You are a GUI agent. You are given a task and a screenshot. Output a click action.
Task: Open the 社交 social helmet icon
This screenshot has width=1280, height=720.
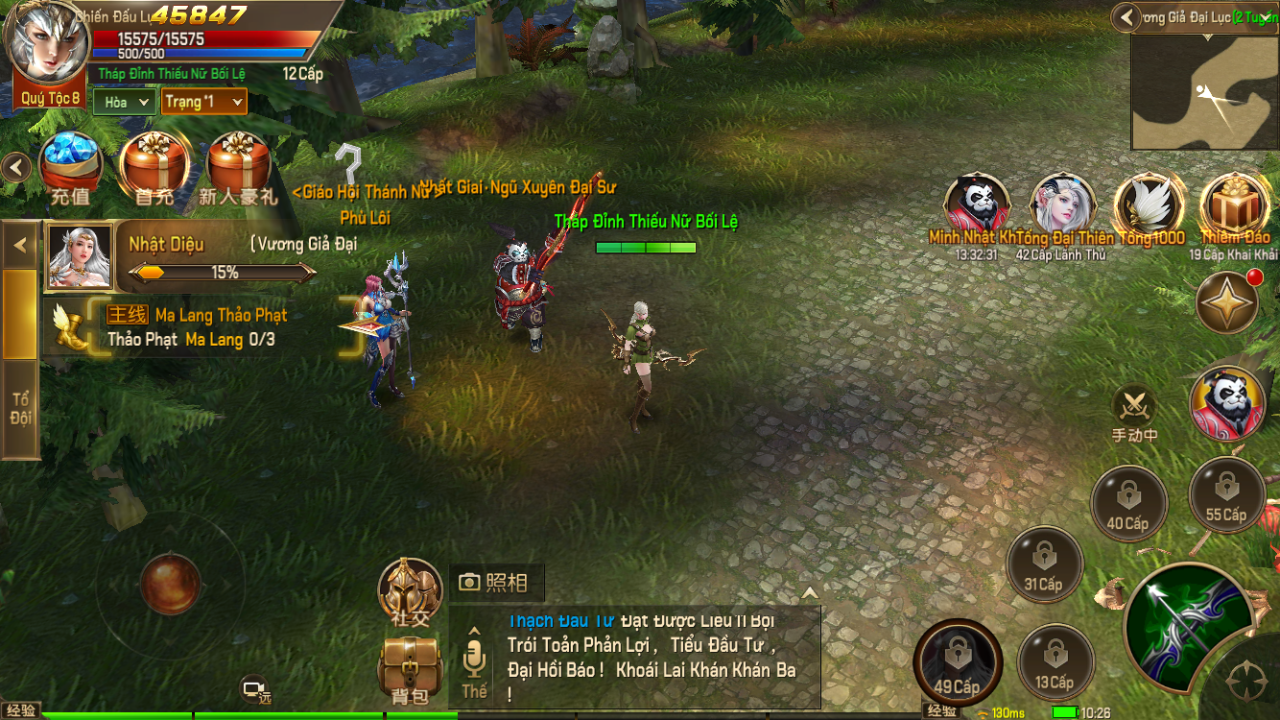point(410,592)
